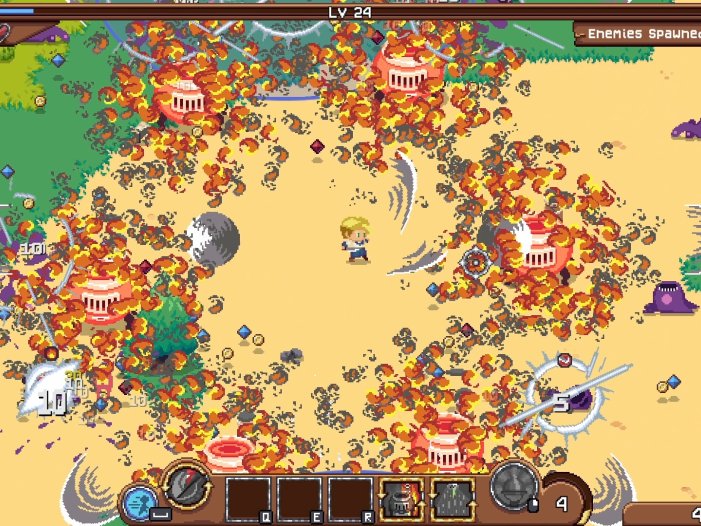Open the Enemies Spawned tracker panel

click(x=640, y=33)
